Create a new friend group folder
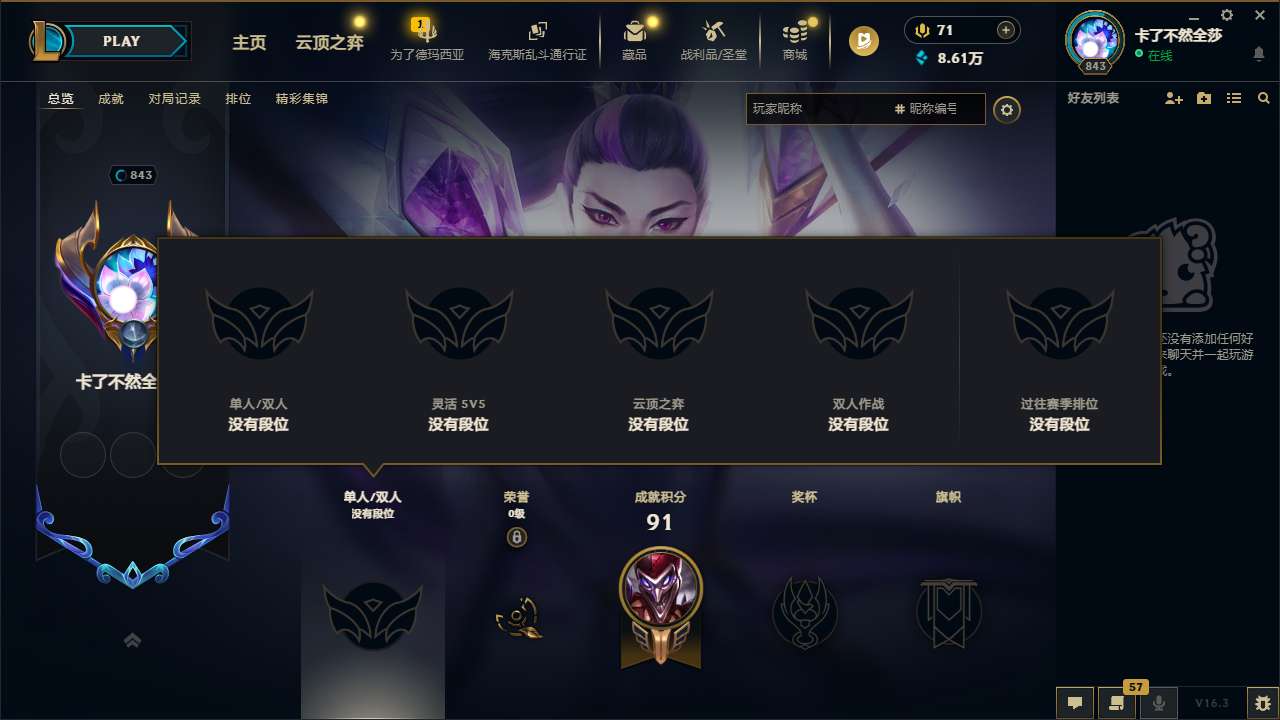The width and height of the screenshot is (1280, 720). coord(1202,98)
